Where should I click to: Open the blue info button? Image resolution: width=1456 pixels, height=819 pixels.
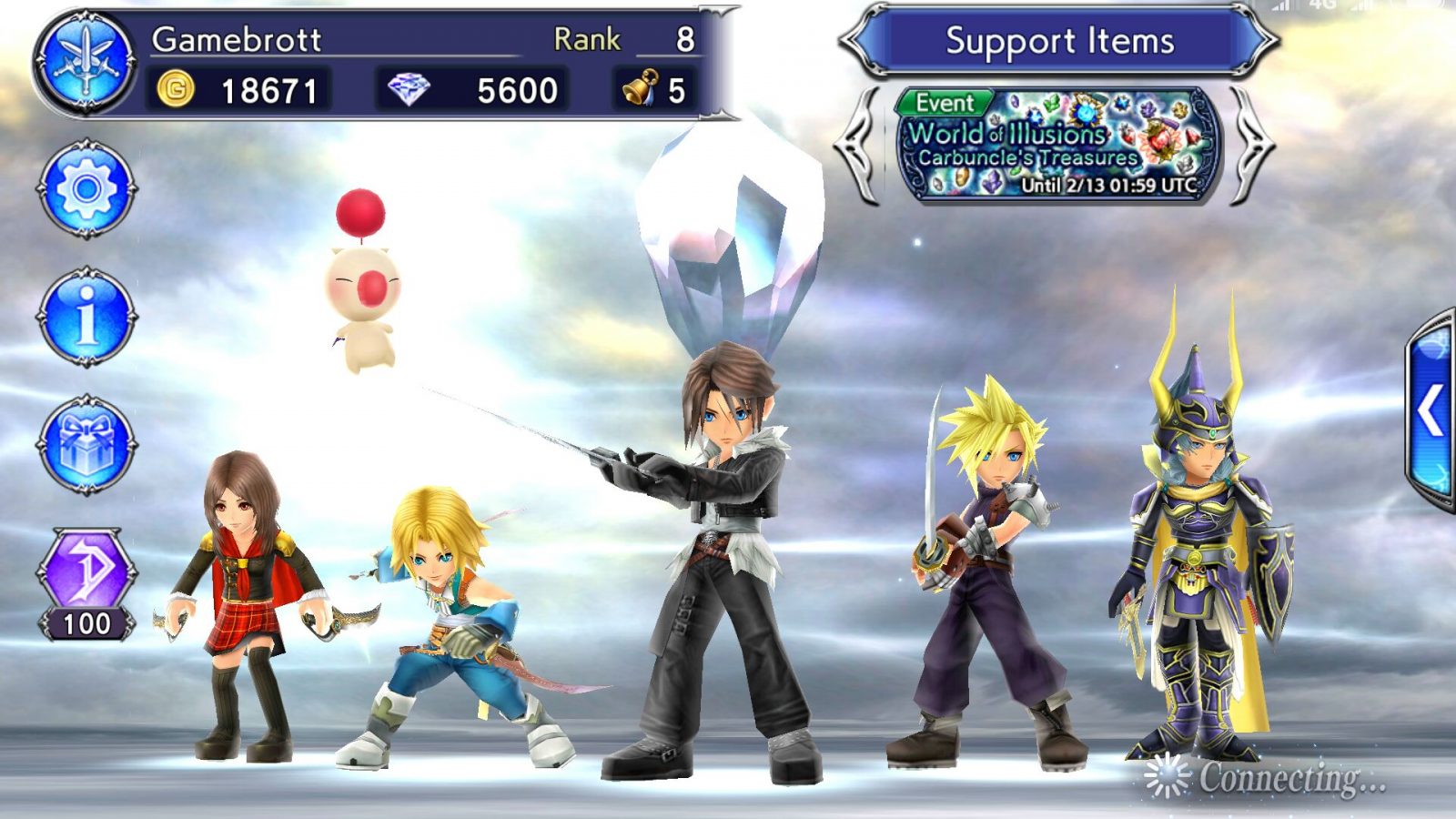pyautogui.click(x=86, y=317)
